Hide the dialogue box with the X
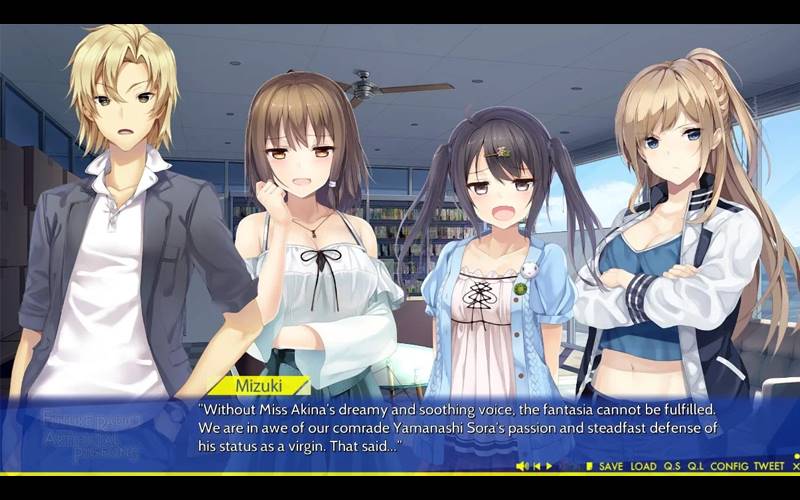 pos(794,466)
